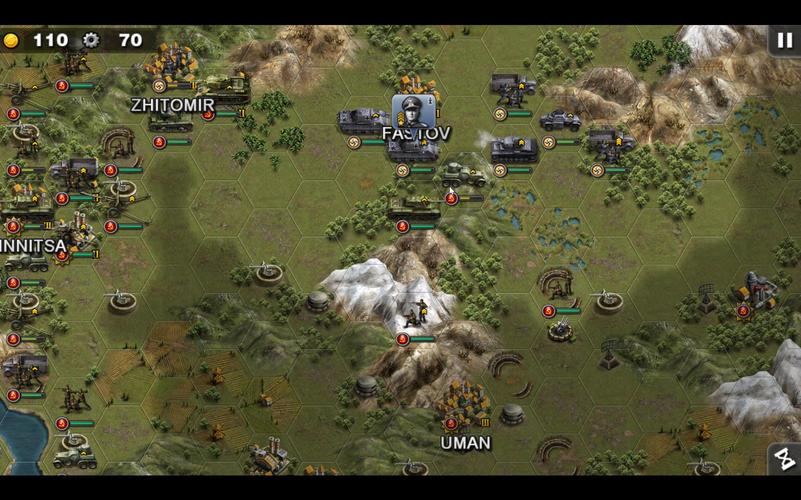
Task: Pause the game
Action: 783,40
